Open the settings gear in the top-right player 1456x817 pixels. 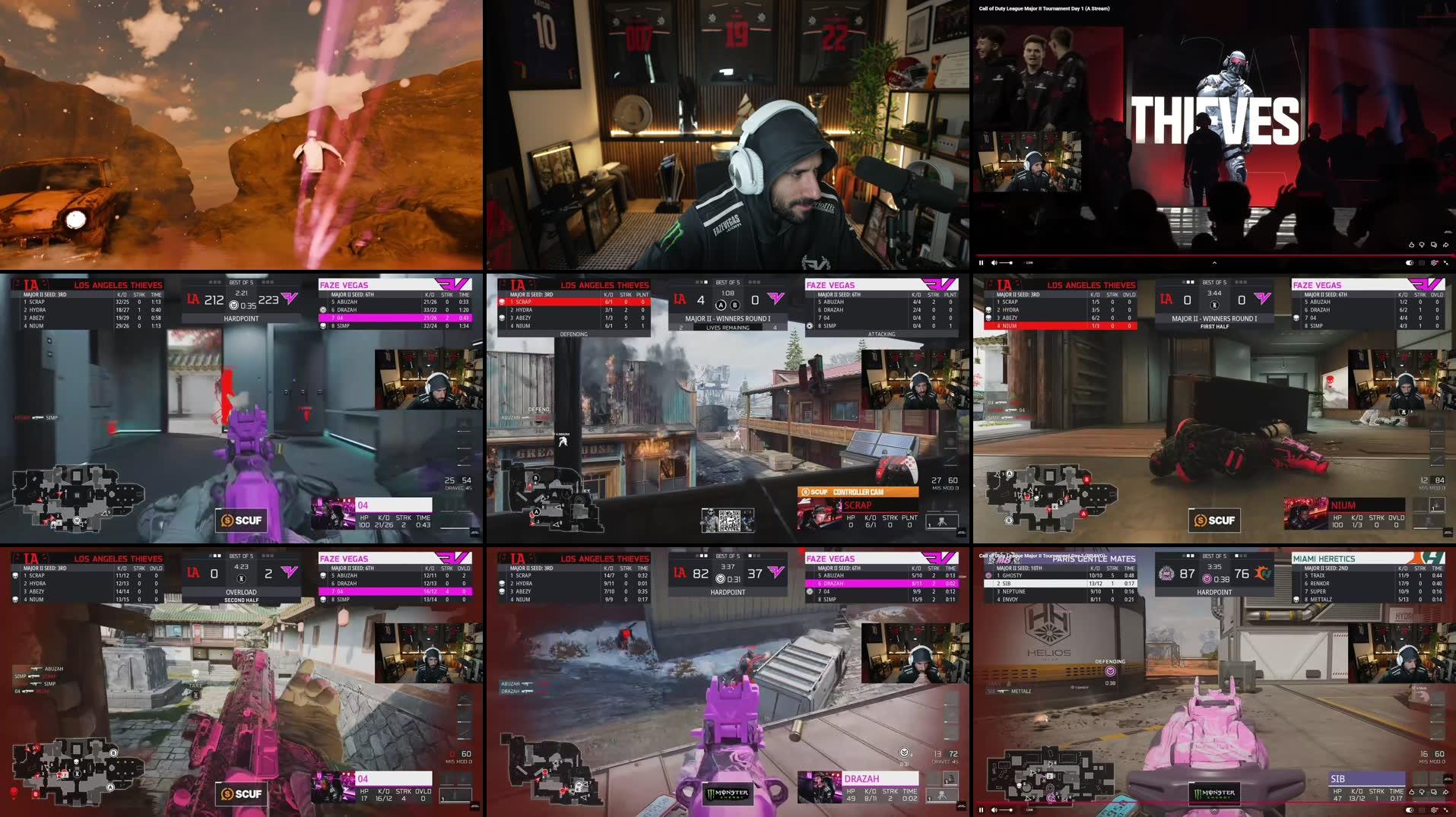pyautogui.click(x=1435, y=263)
